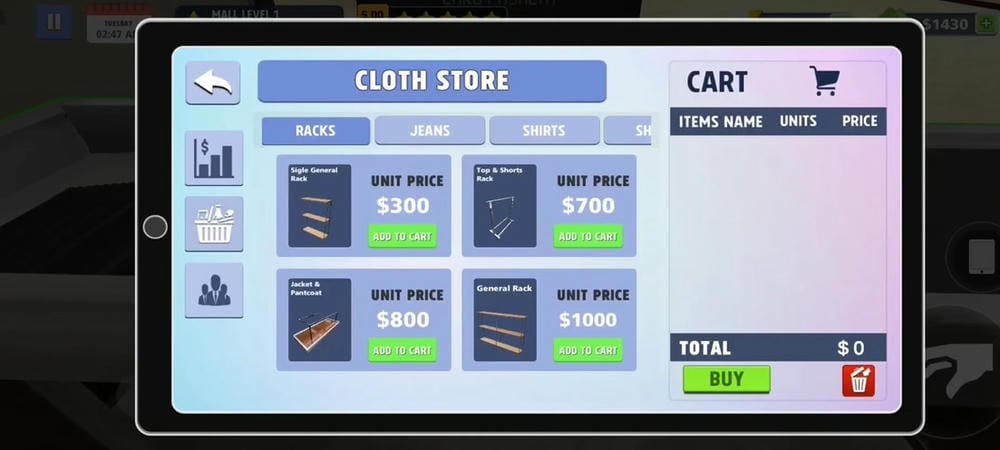Open the staff management people icon

pyautogui.click(x=213, y=290)
